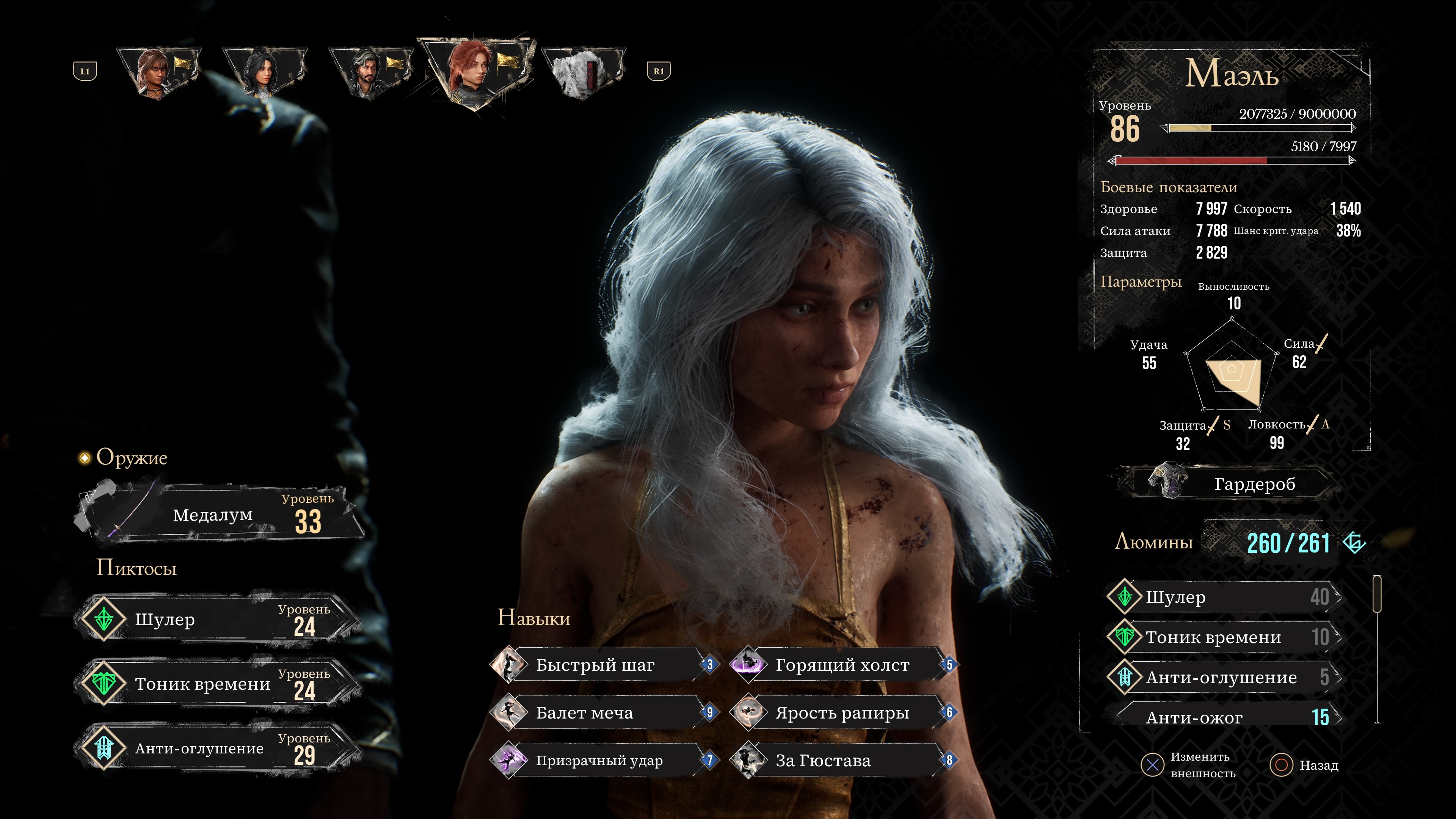This screenshot has width=1456, height=819.
Task: Select the Анти-оглушение pictos slot
Action: coord(218,748)
